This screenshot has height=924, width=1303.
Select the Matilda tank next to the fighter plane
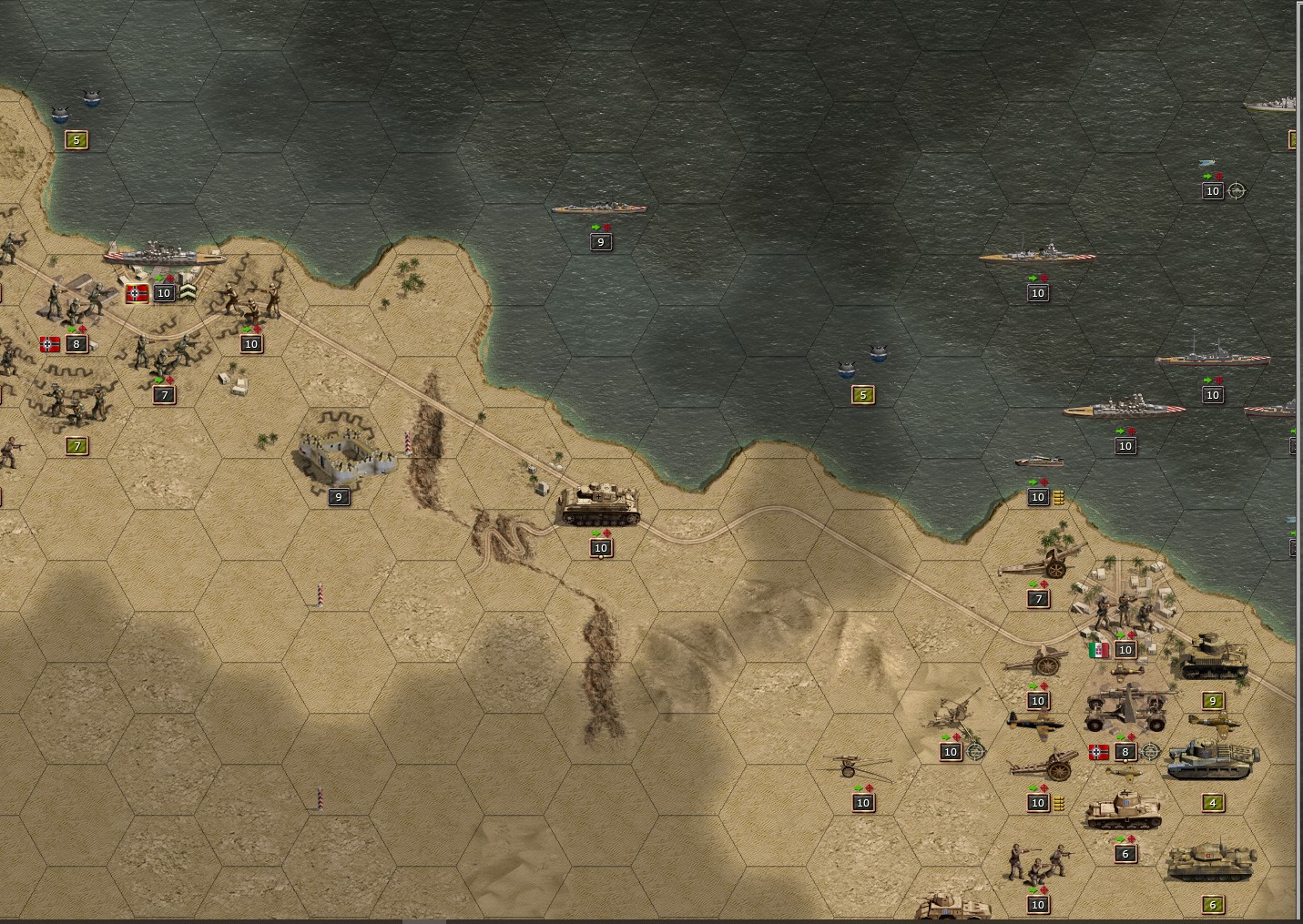point(1211,758)
